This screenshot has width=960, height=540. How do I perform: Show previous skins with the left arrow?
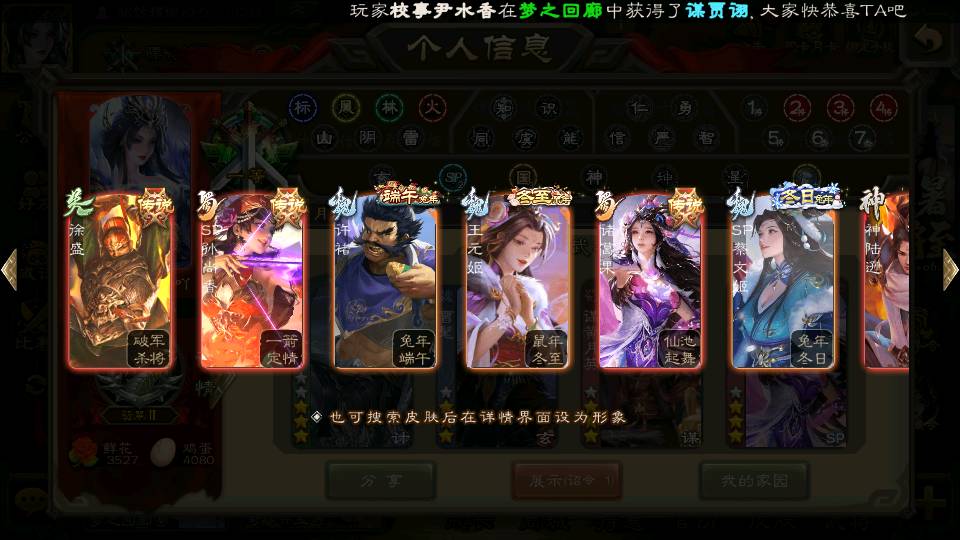click(10, 270)
